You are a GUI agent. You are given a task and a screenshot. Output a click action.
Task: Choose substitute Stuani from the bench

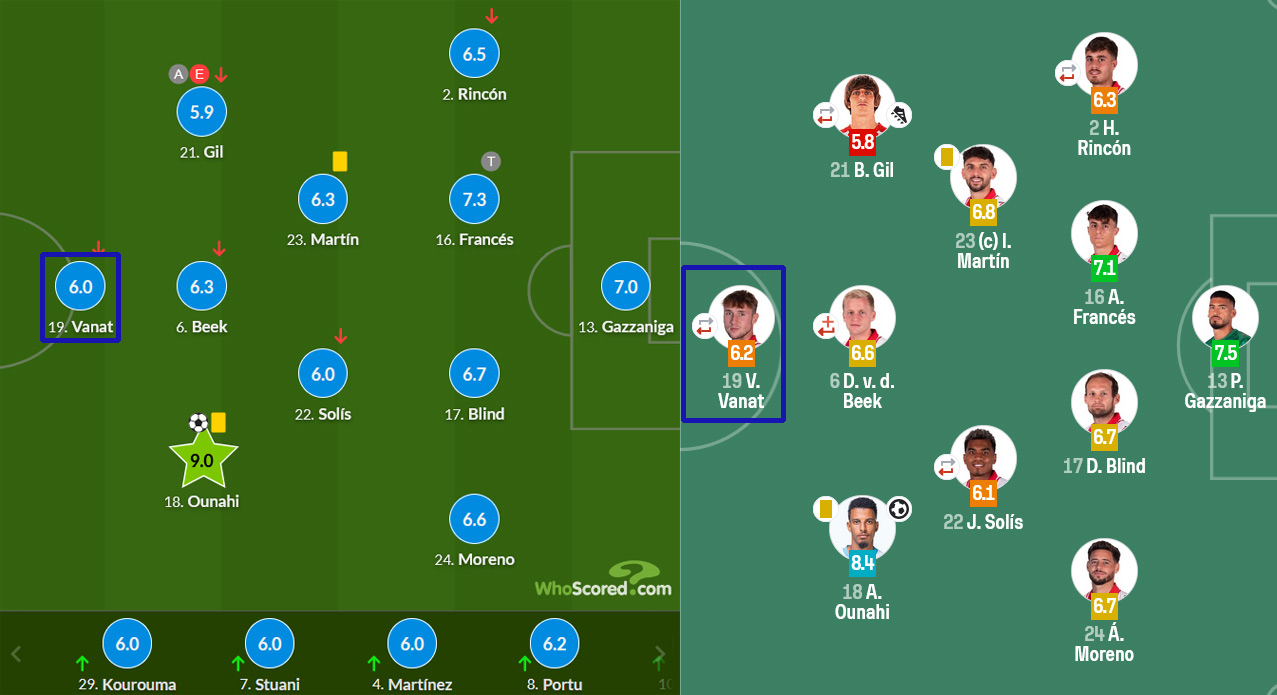270,645
